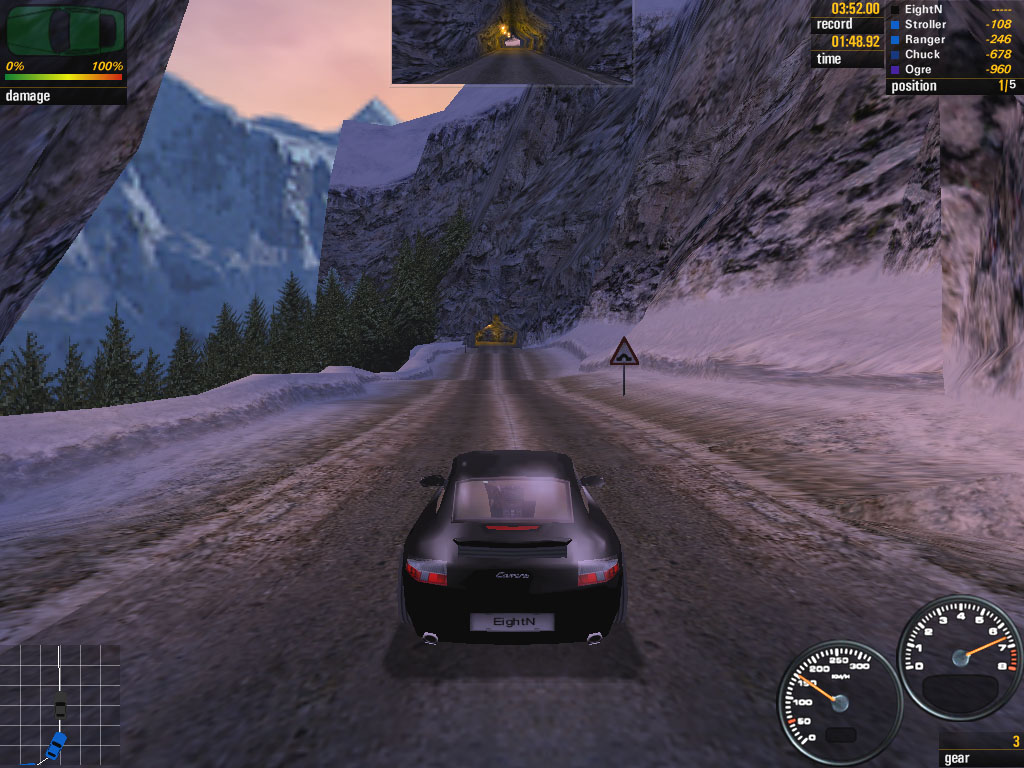Click the green car damage icon
1024x768 pixels.
(x=65, y=31)
